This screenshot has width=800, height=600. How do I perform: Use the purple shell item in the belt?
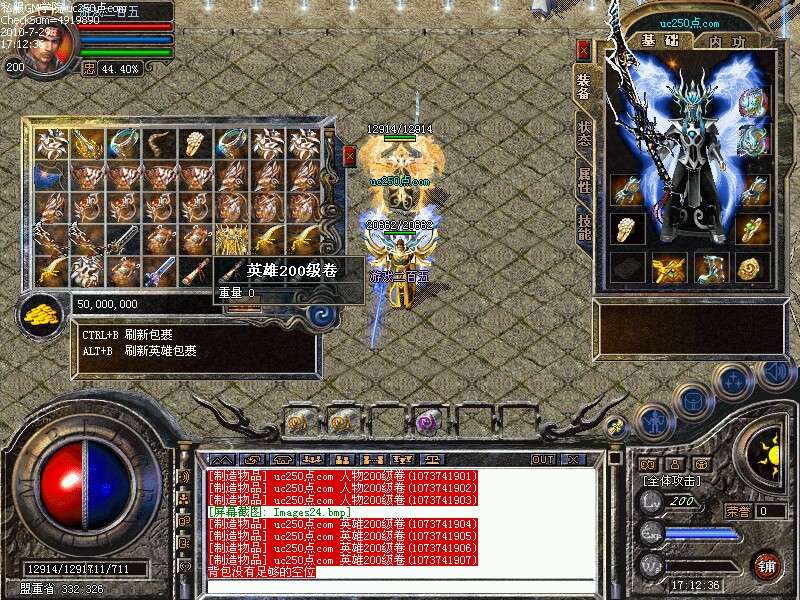coord(429,421)
